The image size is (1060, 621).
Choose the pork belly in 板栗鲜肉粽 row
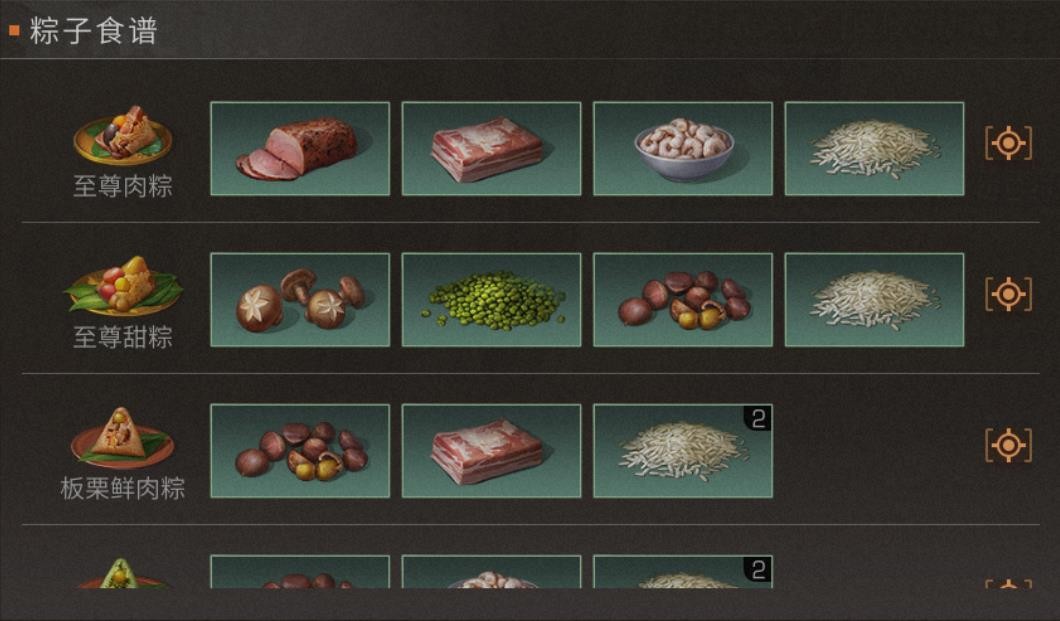491,451
